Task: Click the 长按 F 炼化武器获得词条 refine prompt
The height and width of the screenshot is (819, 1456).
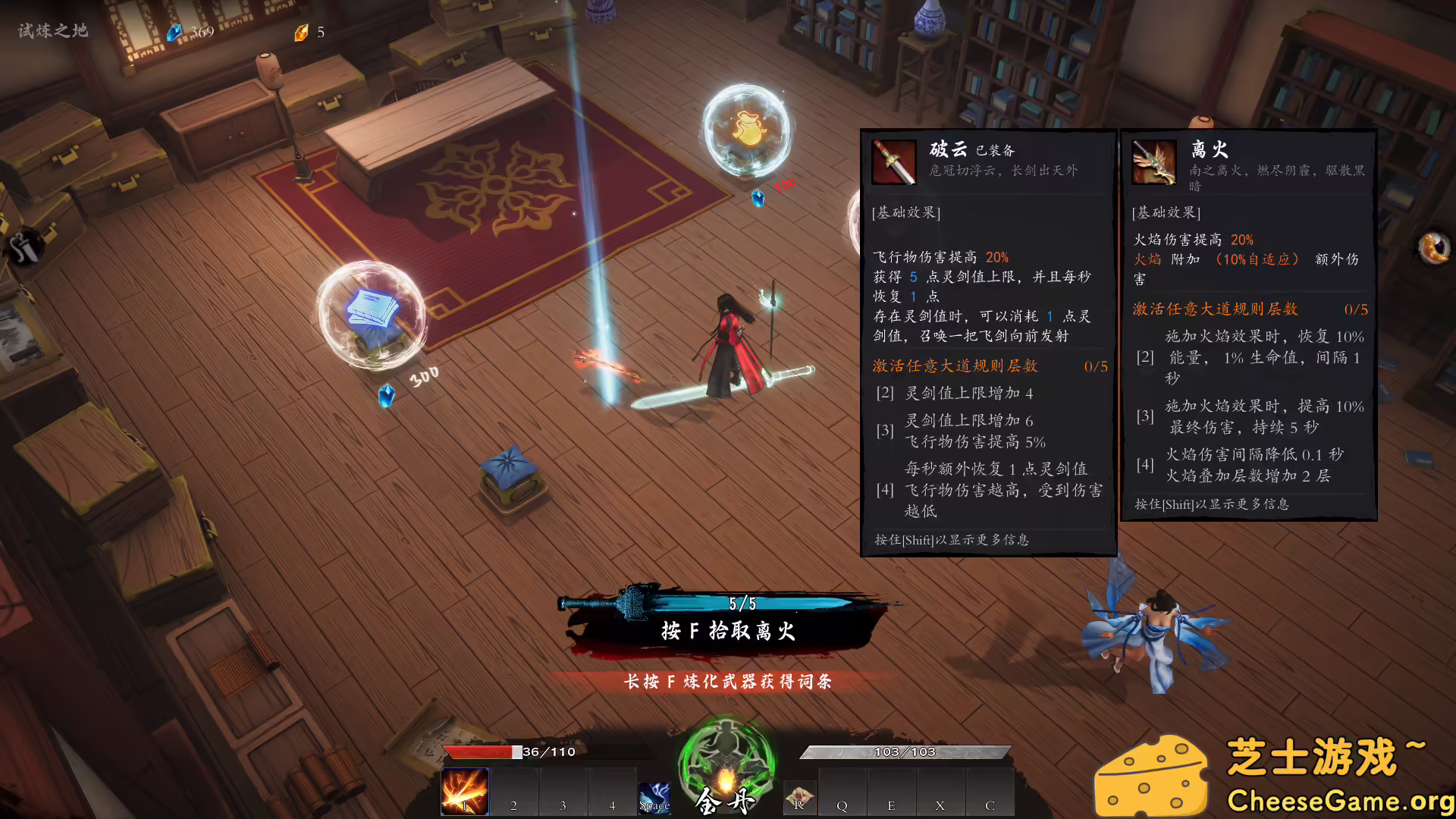Action: pyautogui.click(x=727, y=682)
